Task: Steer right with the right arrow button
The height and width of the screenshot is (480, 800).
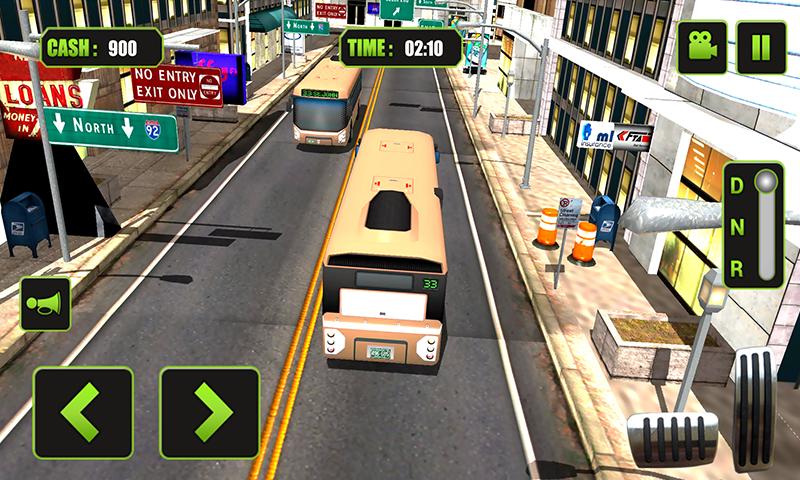Action: click(209, 413)
